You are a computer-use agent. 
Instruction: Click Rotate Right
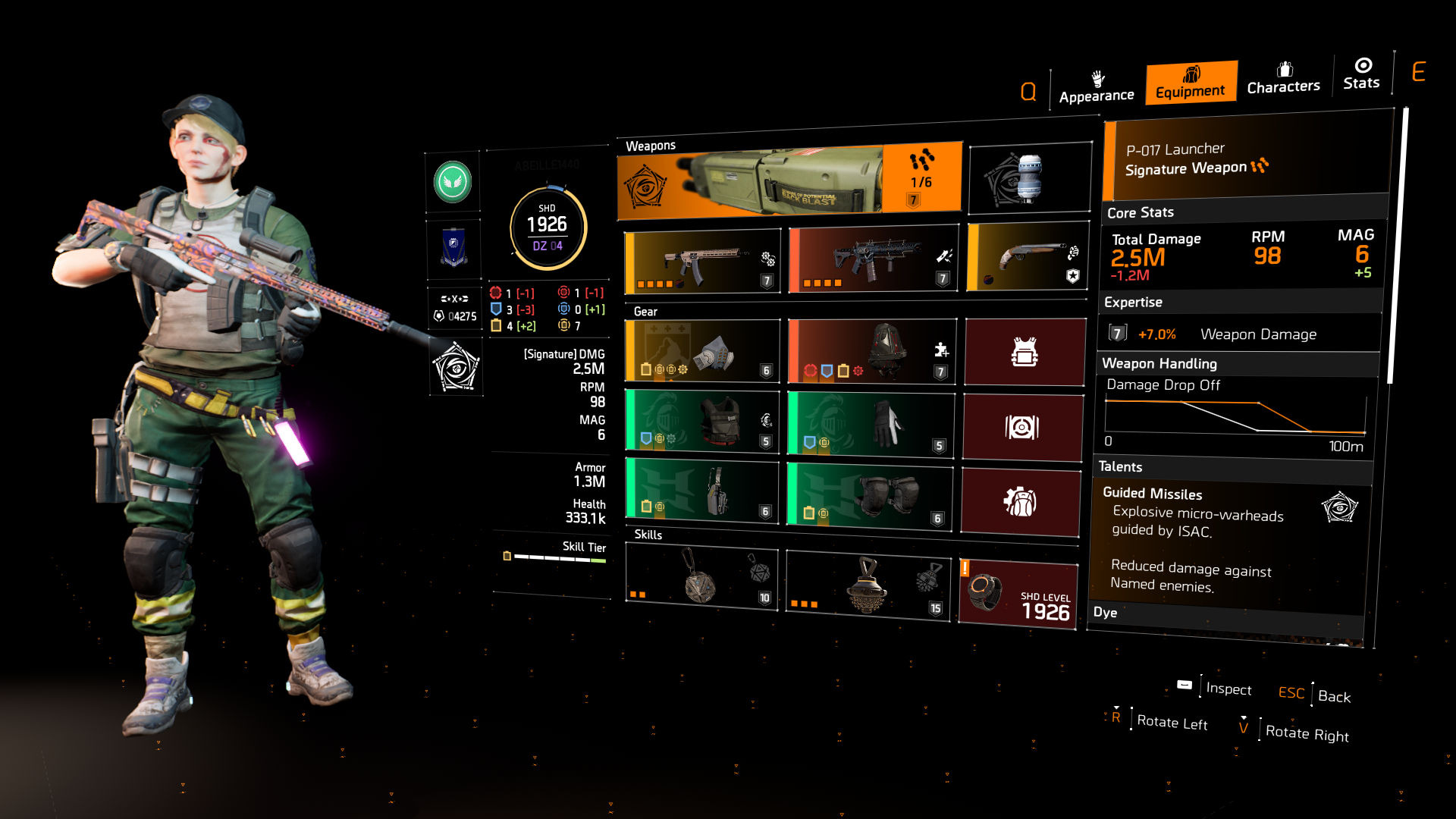[x=1307, y=734]
